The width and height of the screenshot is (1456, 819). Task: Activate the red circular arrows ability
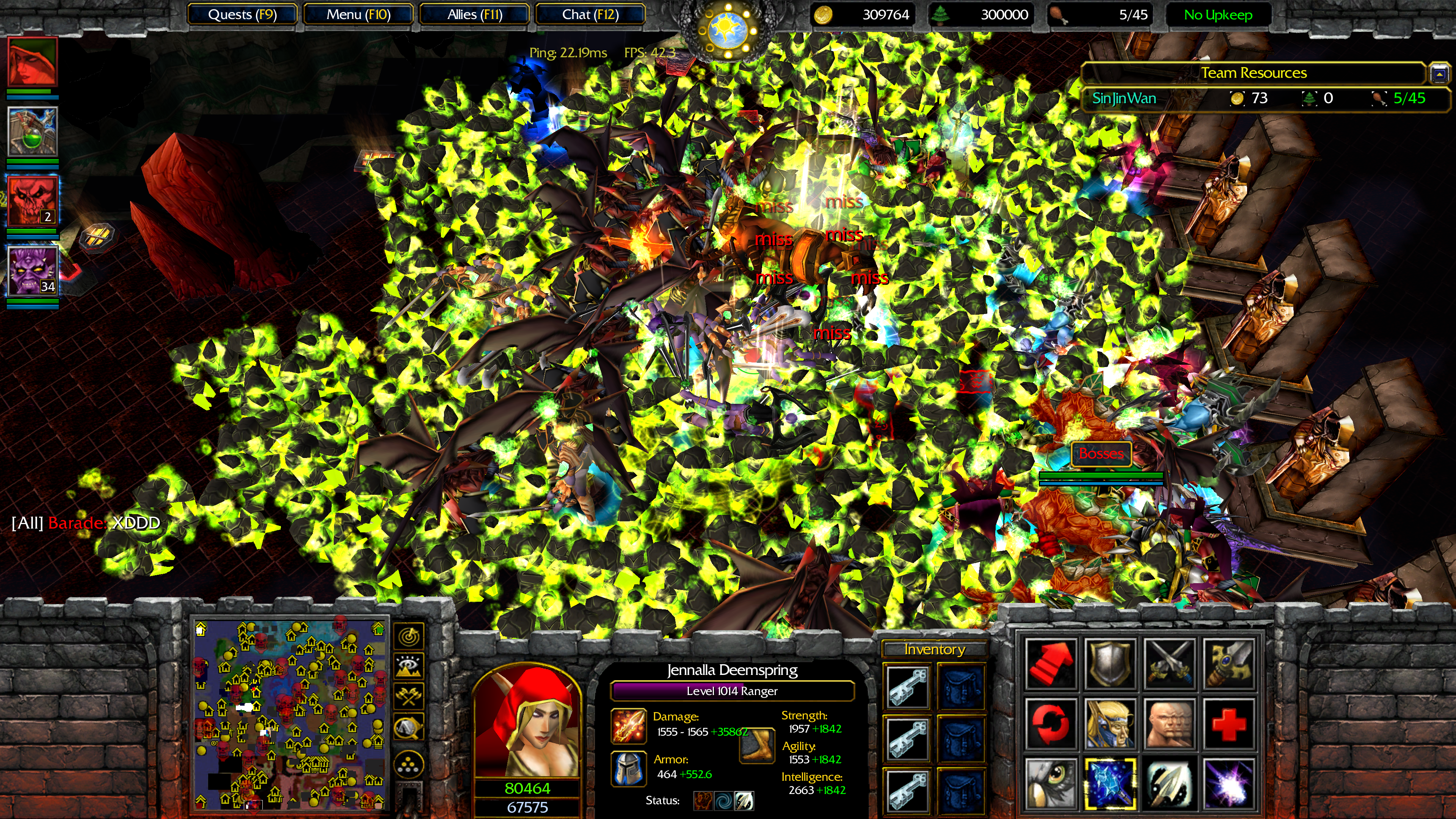pyautogui.click(x=1051, y=723)
